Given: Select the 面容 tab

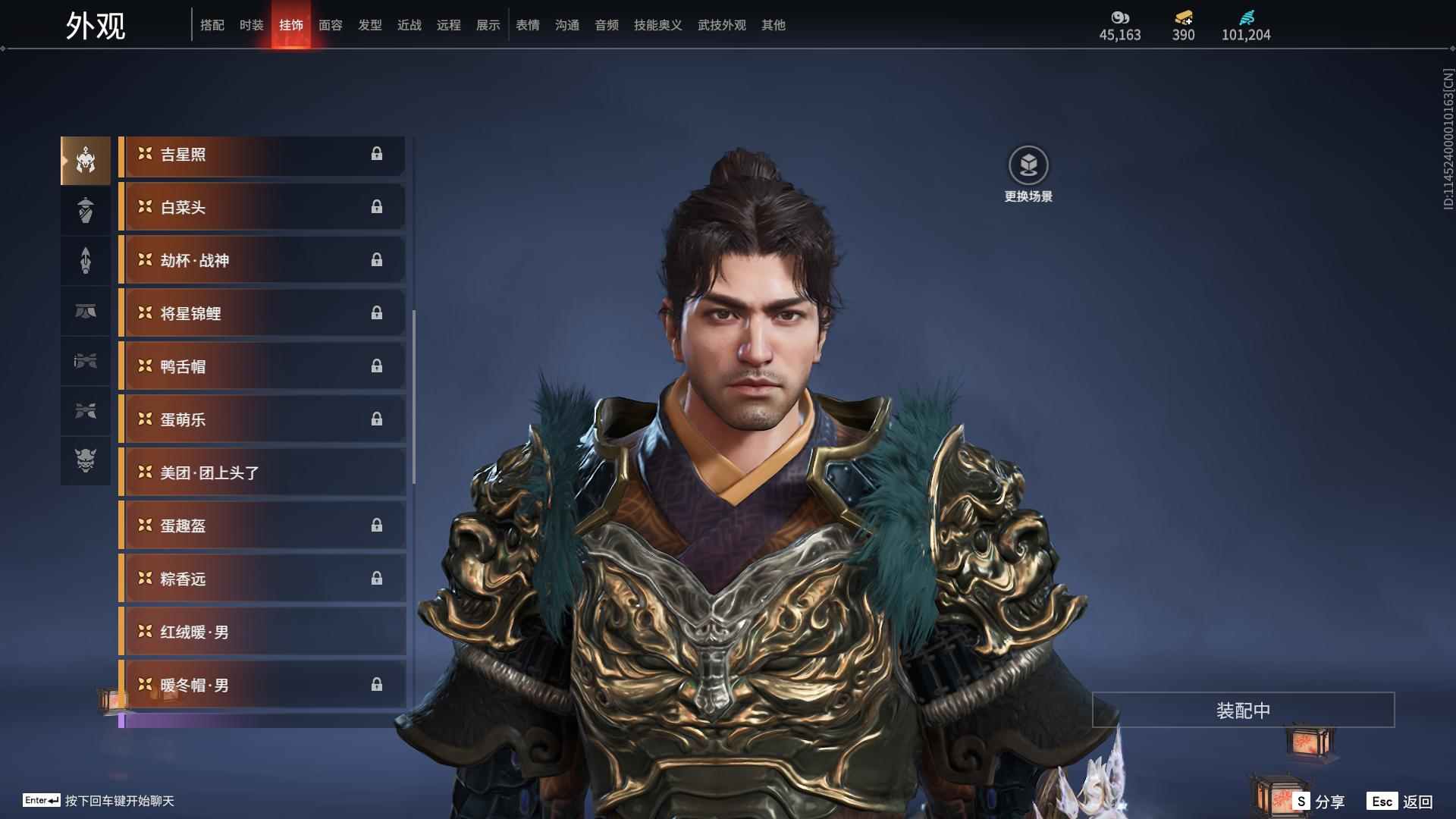Looking at the screenshot, I should 330,25.
